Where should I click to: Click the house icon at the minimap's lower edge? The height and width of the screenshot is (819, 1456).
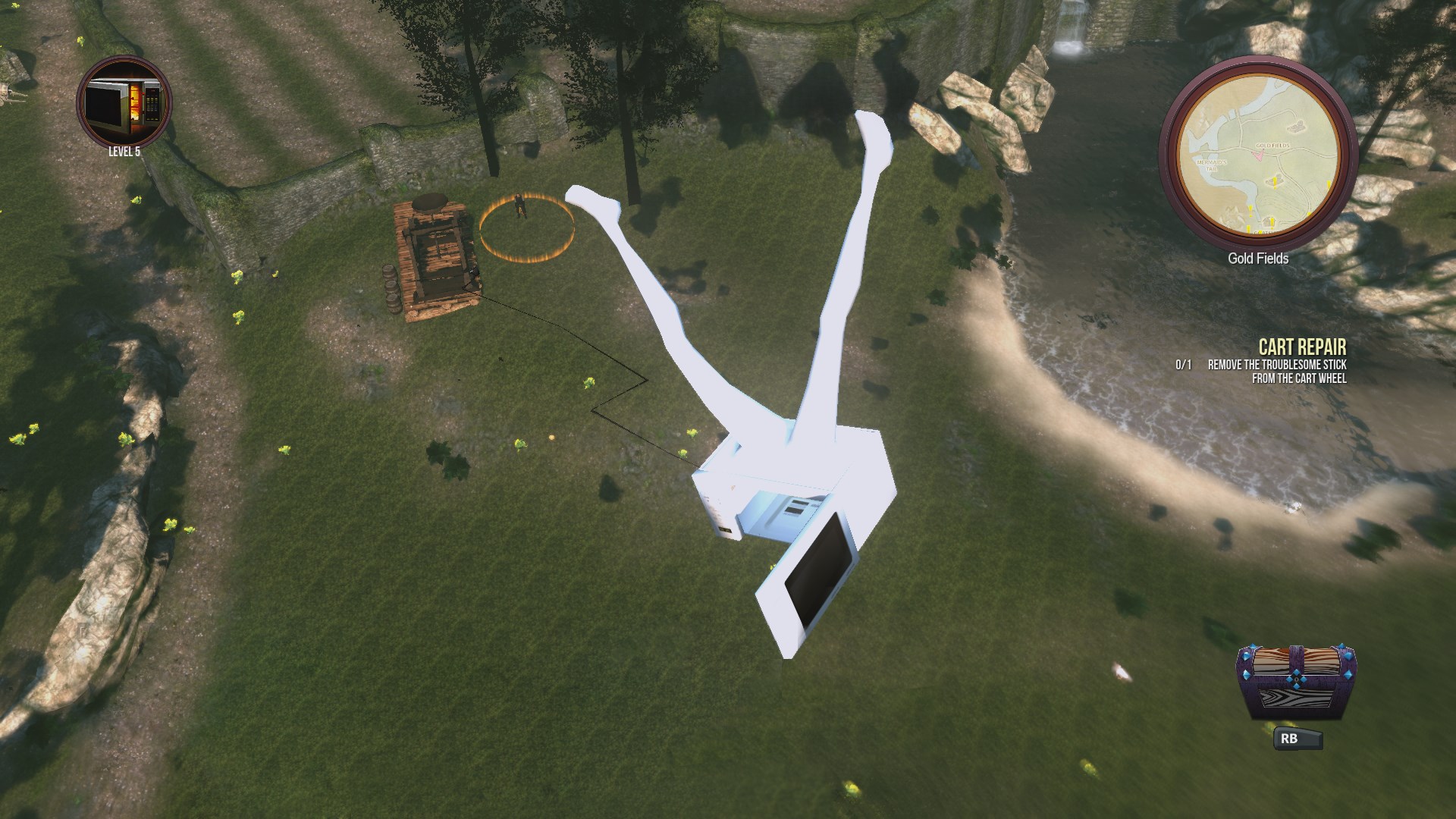point(1268,221)
